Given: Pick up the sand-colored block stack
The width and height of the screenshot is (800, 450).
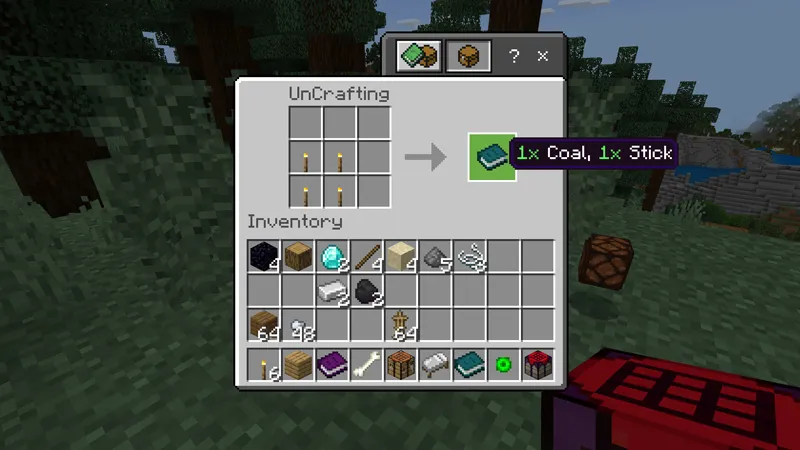Looking at the screenshot, I should [x=401, y=256].
